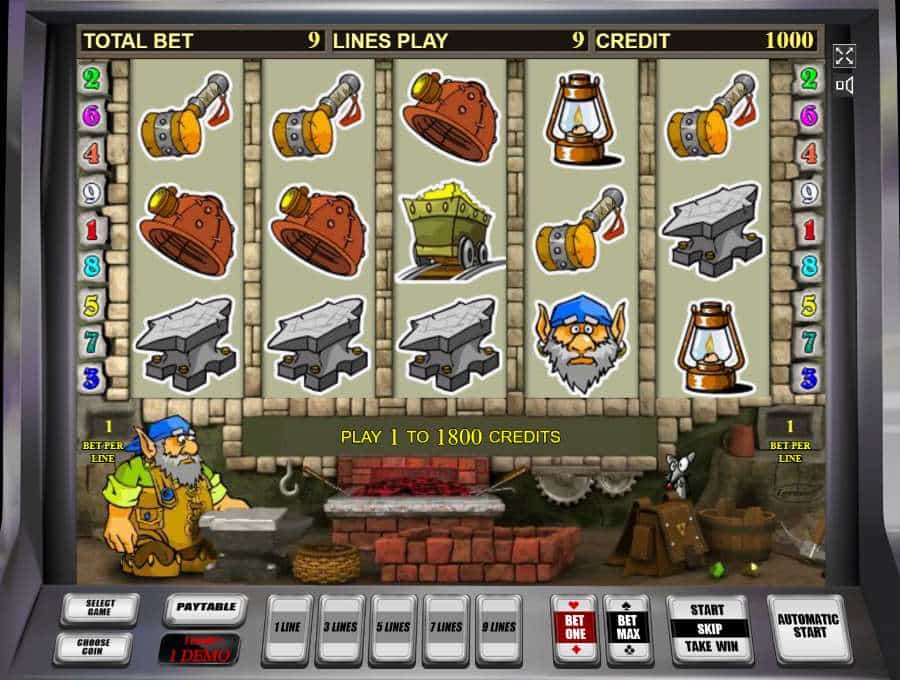900x680 pixels.
Task: Click the Bet One button
Action: (x=575, y=629)
